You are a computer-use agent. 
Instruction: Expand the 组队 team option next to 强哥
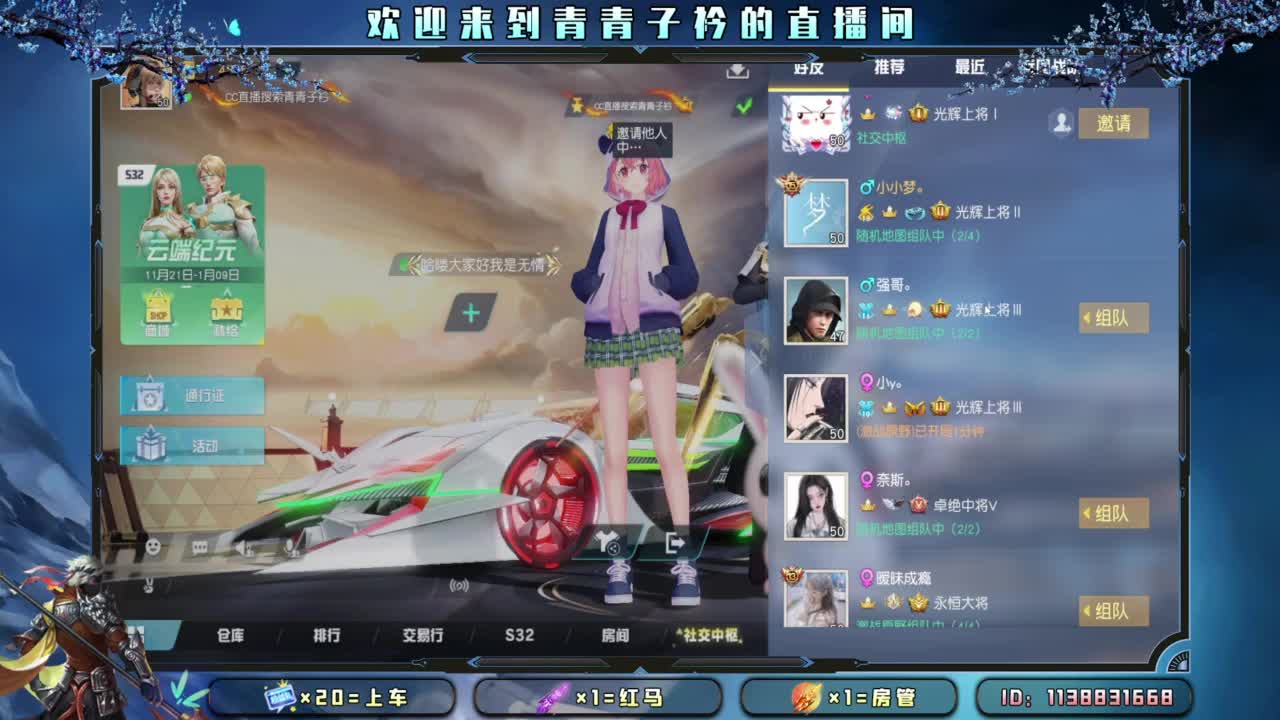(x=1113, y=317)
